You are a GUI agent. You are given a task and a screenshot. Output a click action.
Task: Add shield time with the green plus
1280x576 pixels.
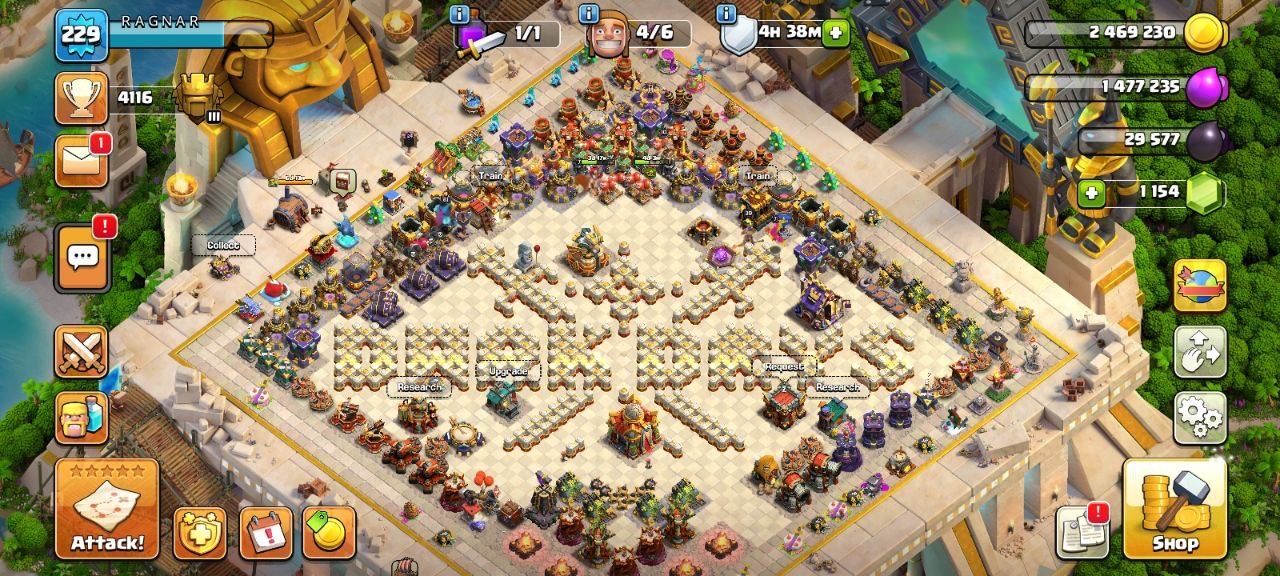[x=836, y=33]
